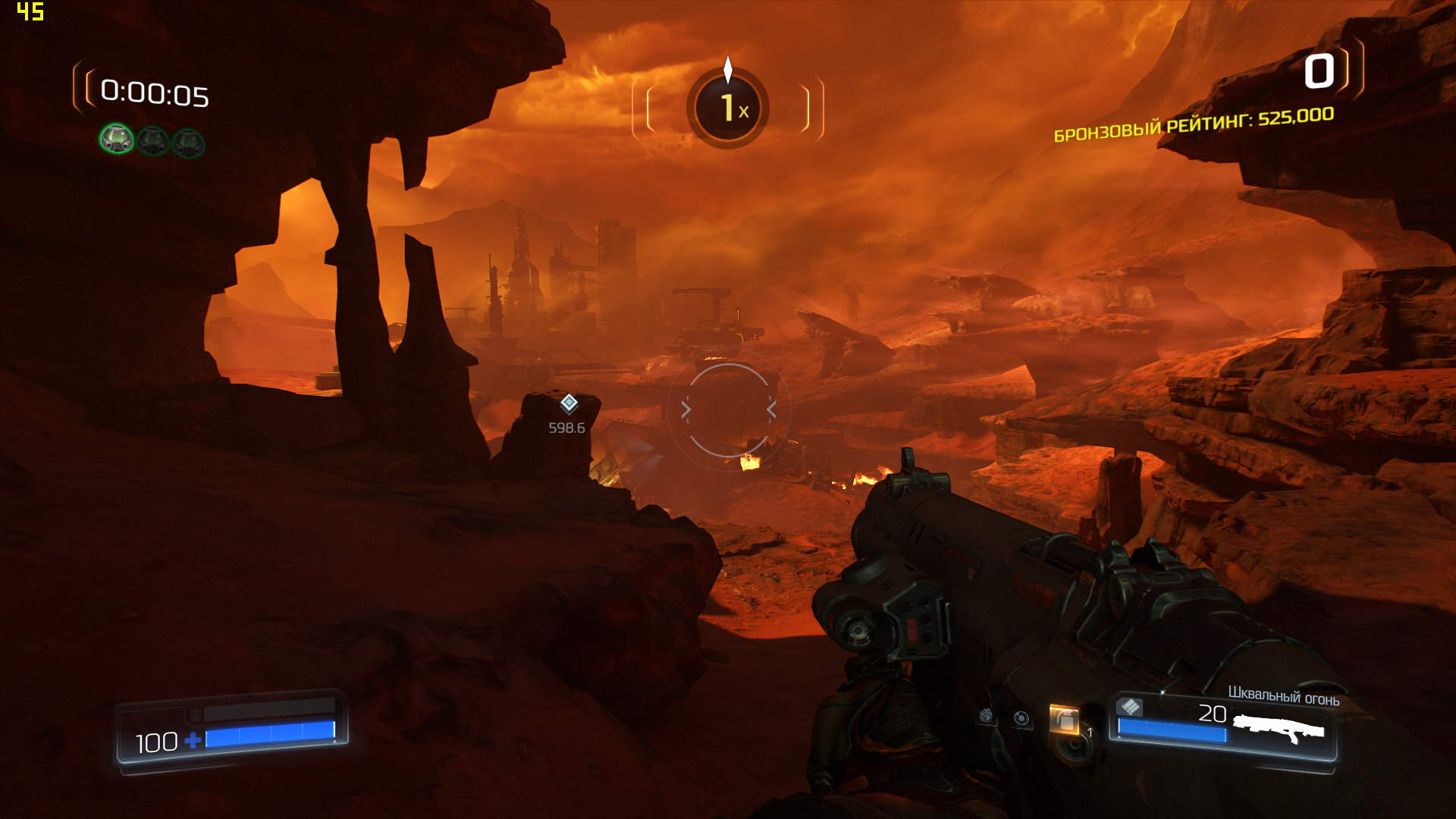This screenshot has width=1456, height=819.
Task: Click the white shotgun weapon silhouette
Action: pos(1279,730)
